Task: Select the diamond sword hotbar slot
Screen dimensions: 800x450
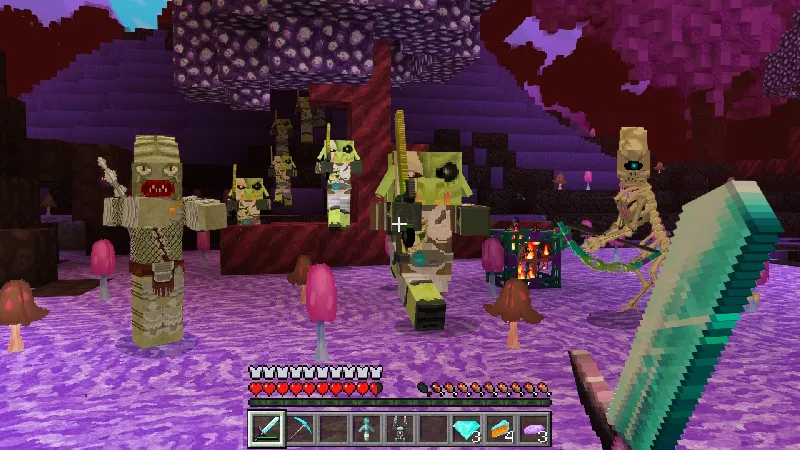Action: [x=267, y=428]
